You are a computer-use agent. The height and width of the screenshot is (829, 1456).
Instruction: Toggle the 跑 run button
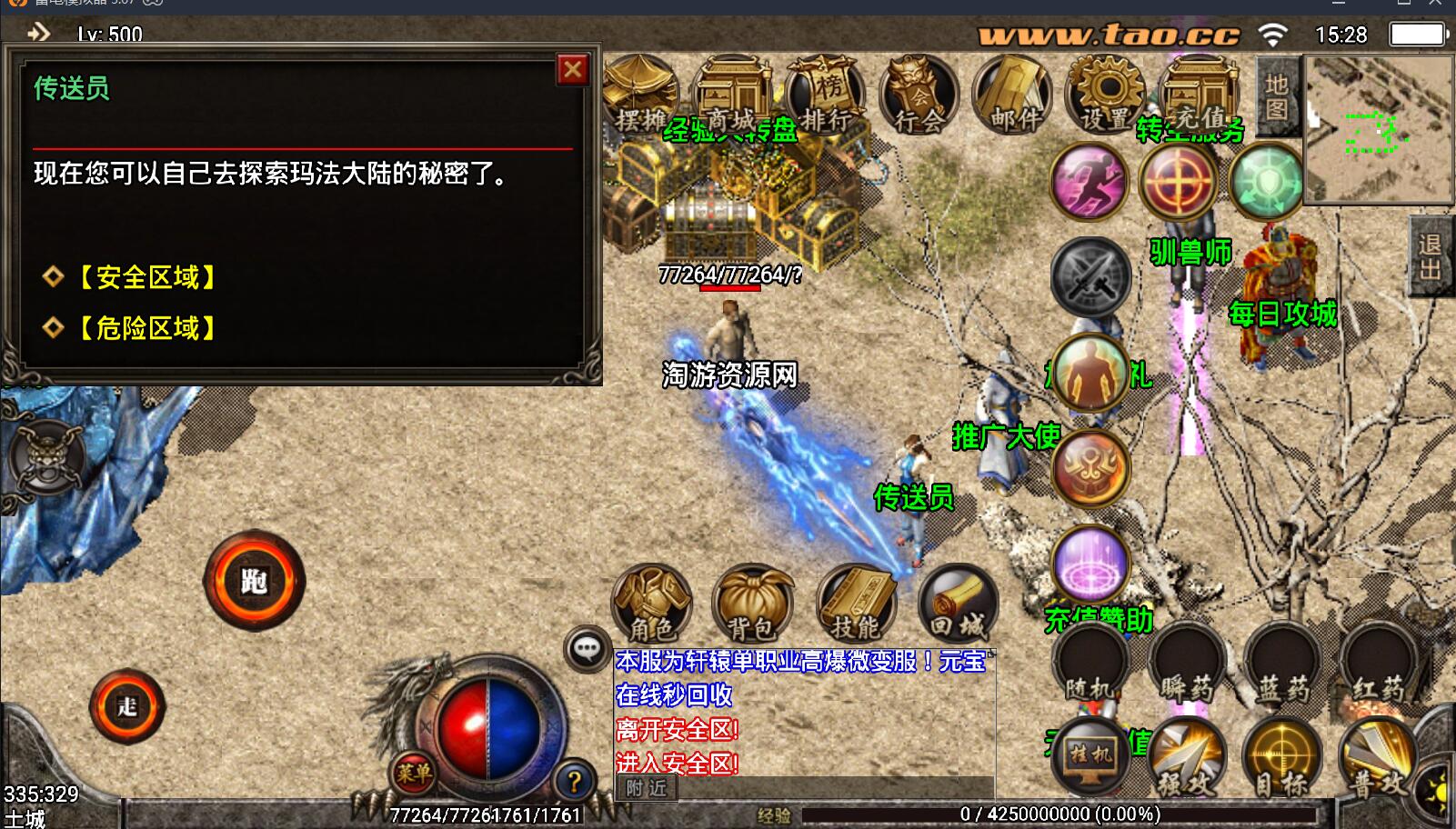tap(255, 581)
